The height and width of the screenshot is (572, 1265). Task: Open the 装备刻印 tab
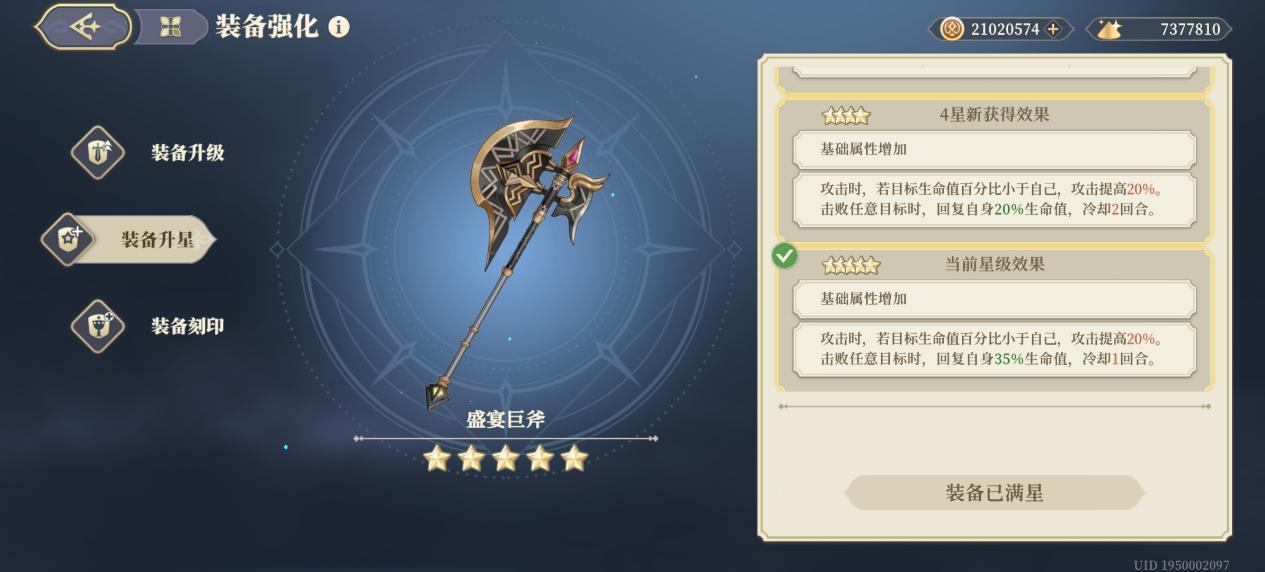150,326
